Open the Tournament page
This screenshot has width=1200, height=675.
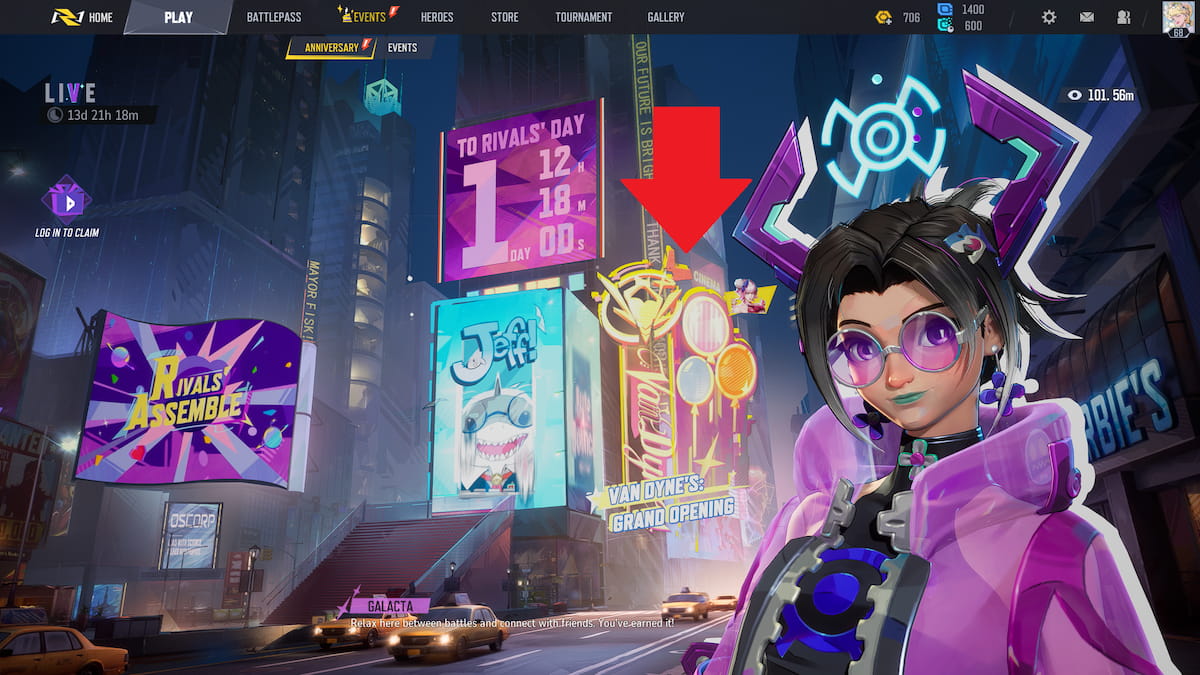click(x=583, y=17)
